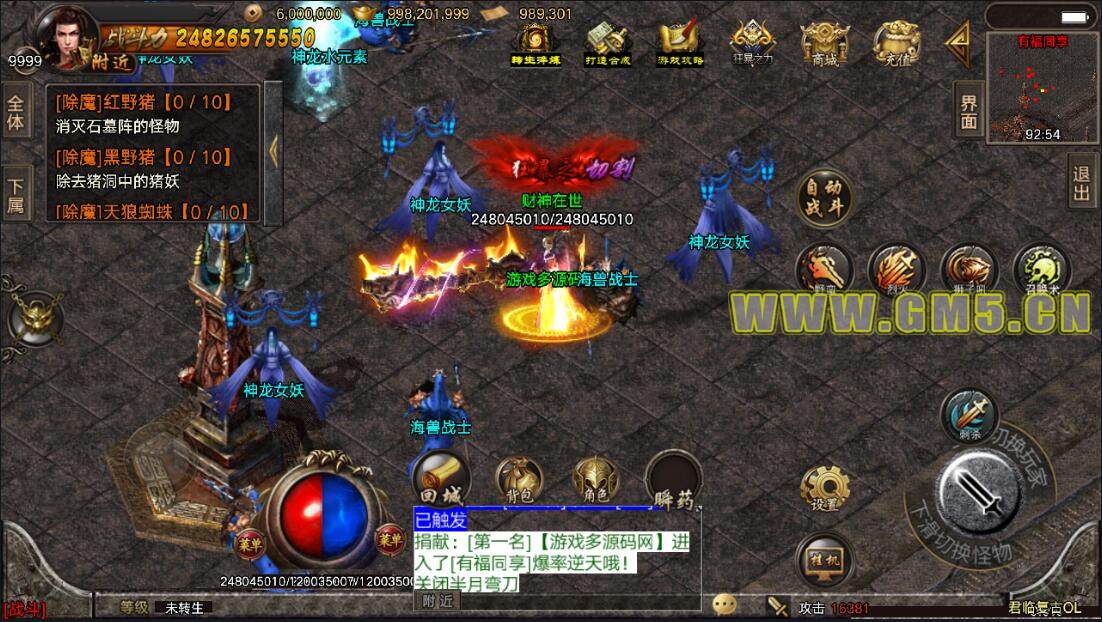
Task: Switch to the 全体 chat tab
Action: pos(15,113)
